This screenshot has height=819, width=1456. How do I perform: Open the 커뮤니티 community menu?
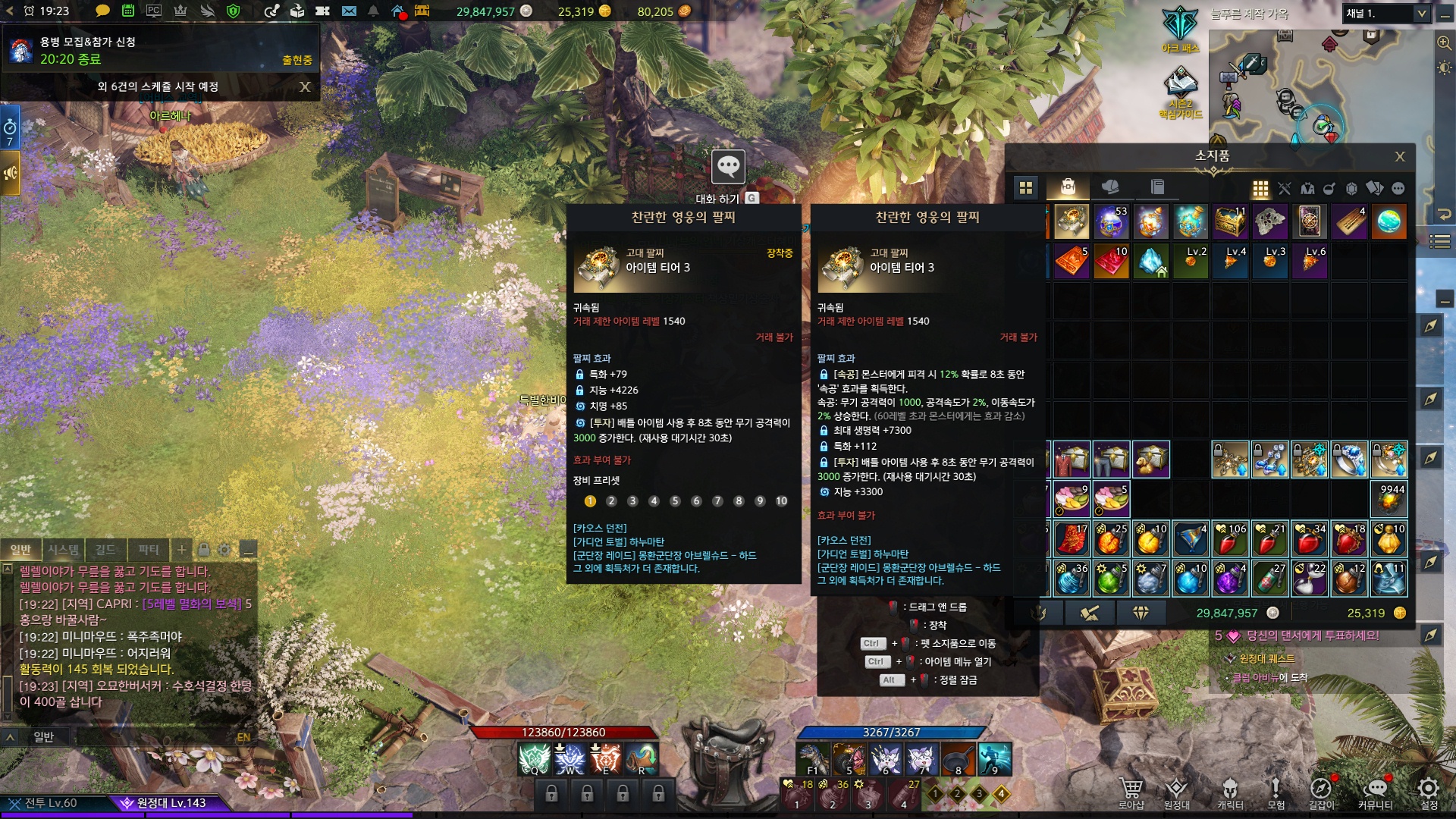(1375, 792)
